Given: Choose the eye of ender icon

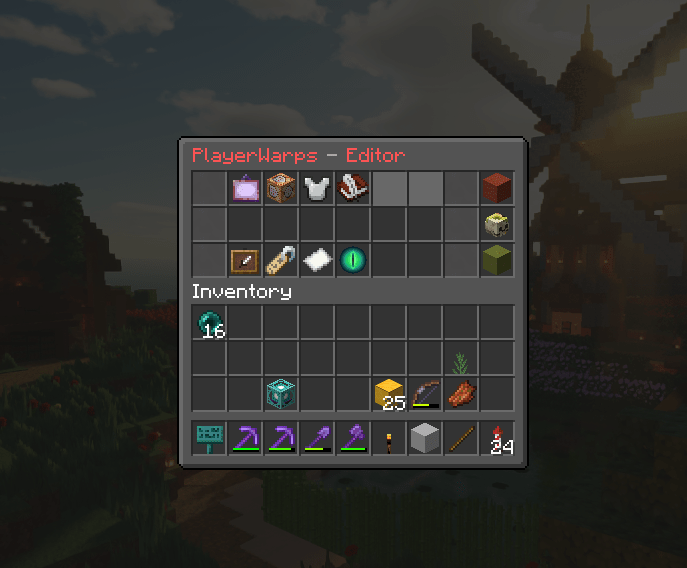Looking at the screenshot, I should (353, 260).
